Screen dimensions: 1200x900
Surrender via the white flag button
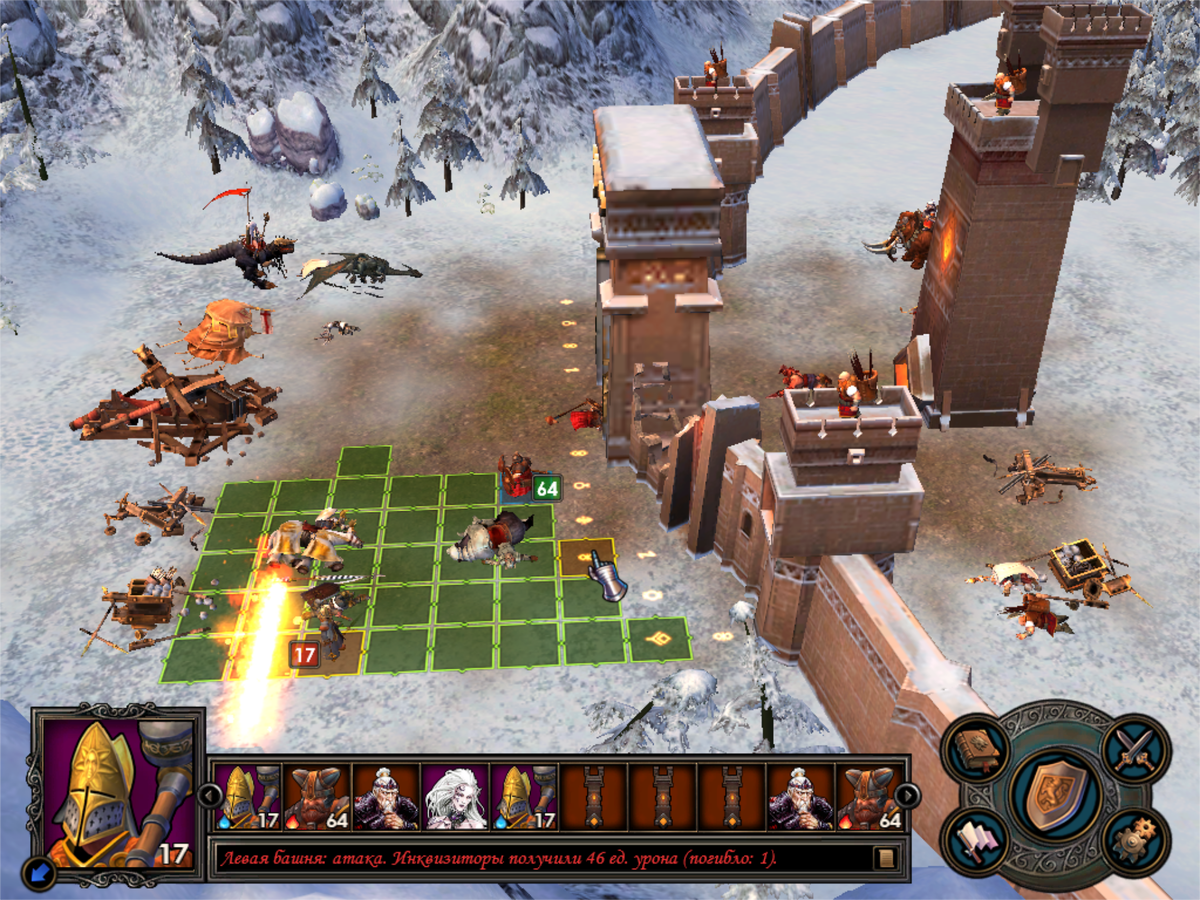click(976, 840)
